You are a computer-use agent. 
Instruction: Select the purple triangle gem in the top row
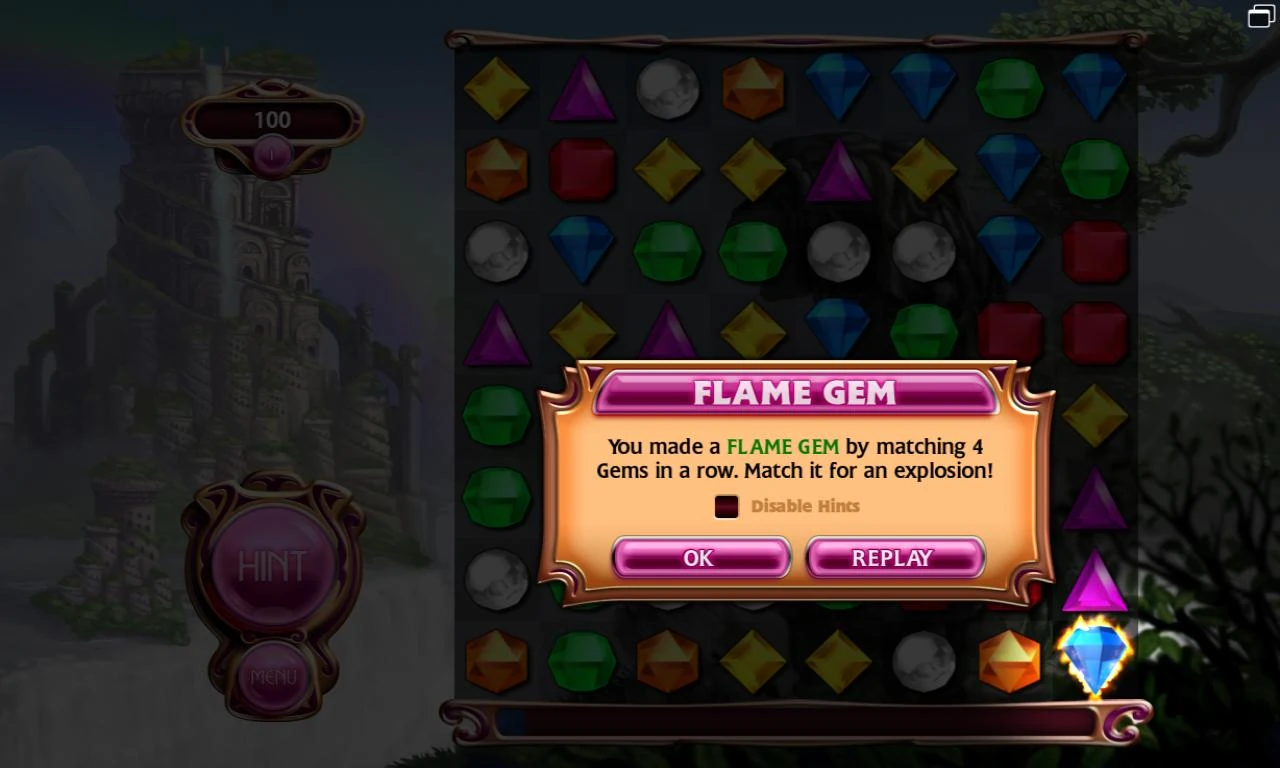point(583,89)
